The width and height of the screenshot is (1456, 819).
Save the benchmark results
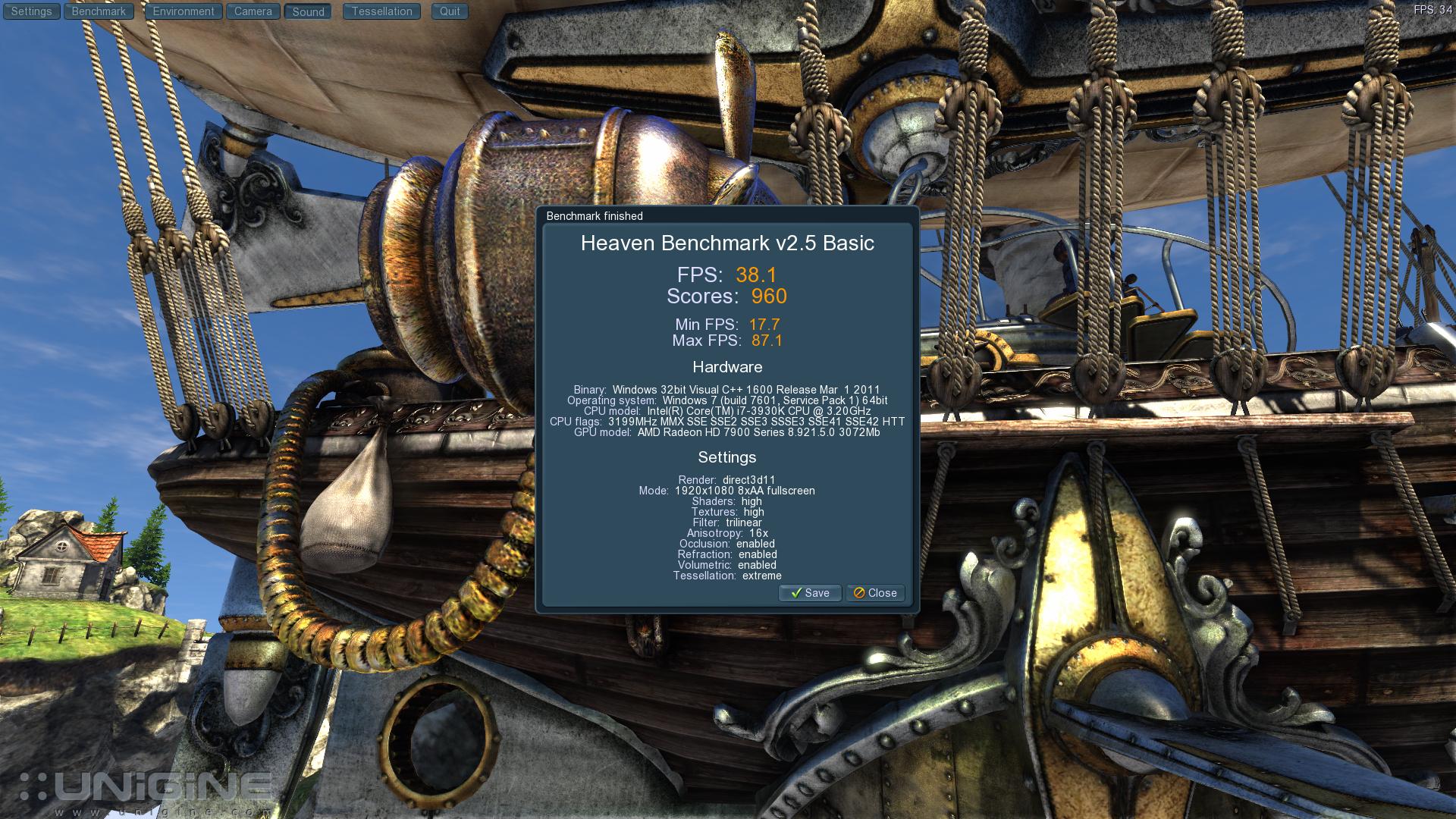coord(810,593)
